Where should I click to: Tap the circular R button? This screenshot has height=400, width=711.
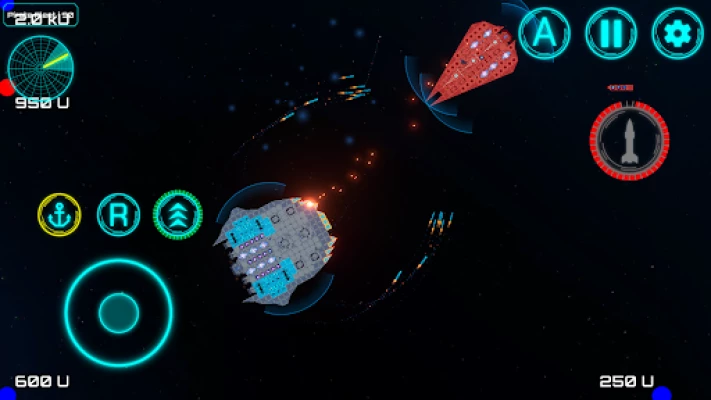point(118,214)
